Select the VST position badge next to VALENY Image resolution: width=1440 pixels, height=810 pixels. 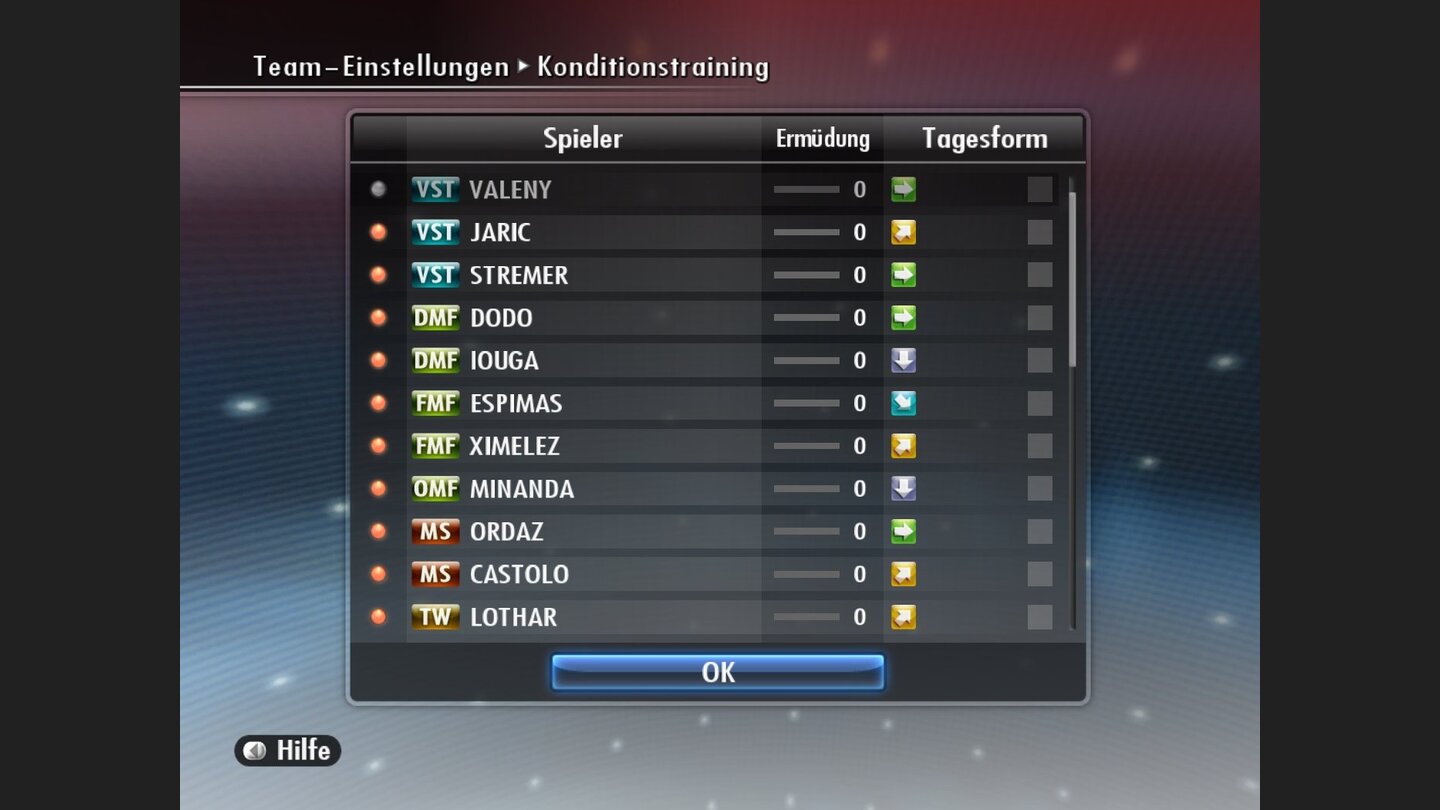pyautogui.click(x=435, y=189)
